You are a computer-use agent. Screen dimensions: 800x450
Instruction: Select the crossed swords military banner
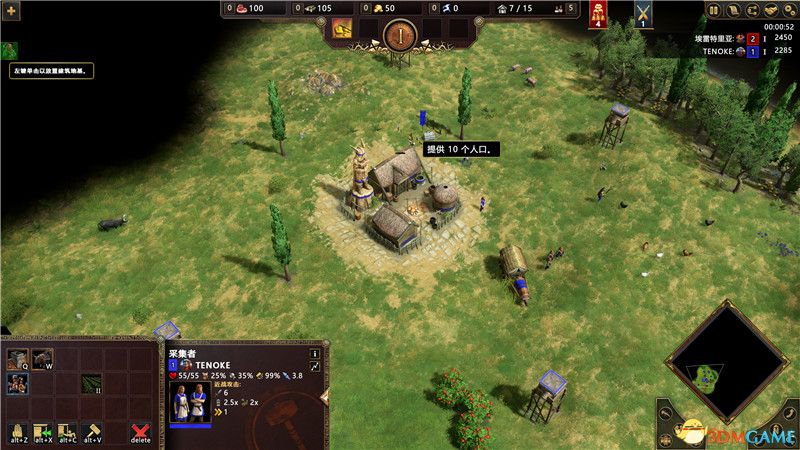643,14
